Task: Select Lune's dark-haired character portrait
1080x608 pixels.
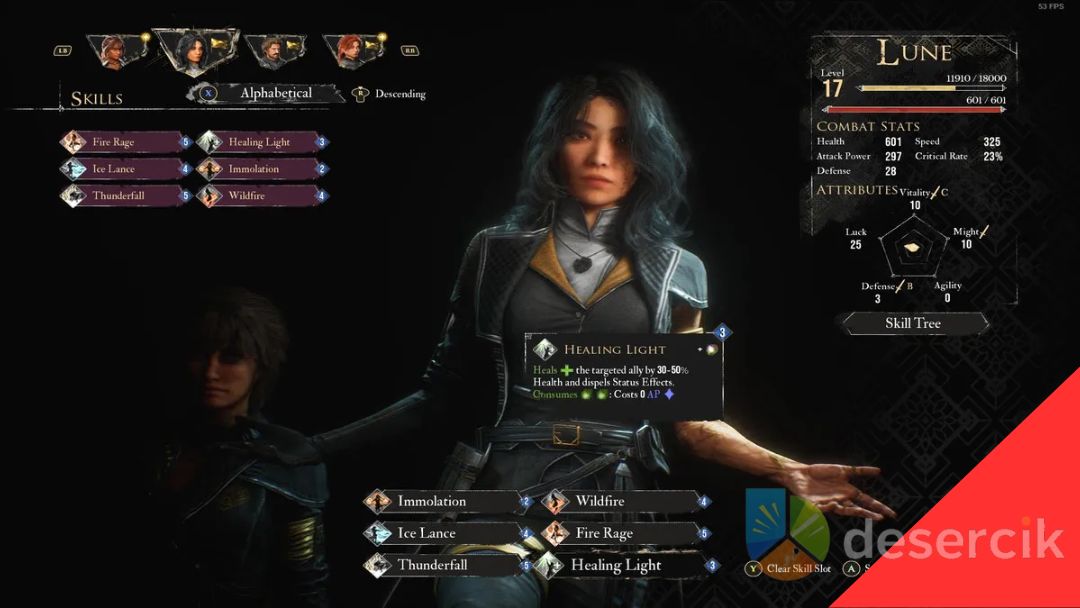Action: pos(192,49)
